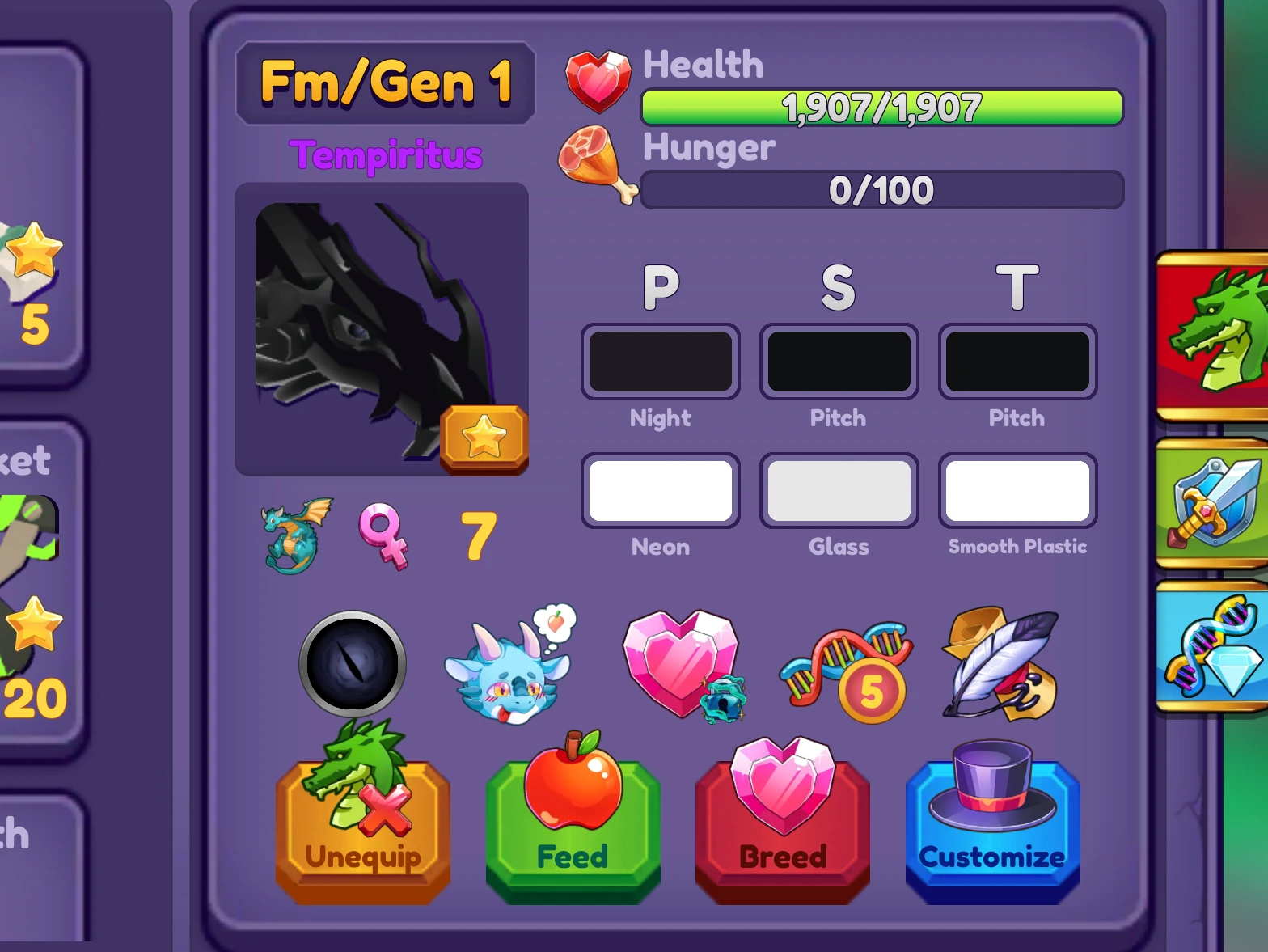Open the Customize top hat menu
This screenshot has height=952, width=1268.
pyautogui.click(x=991, y=825)
